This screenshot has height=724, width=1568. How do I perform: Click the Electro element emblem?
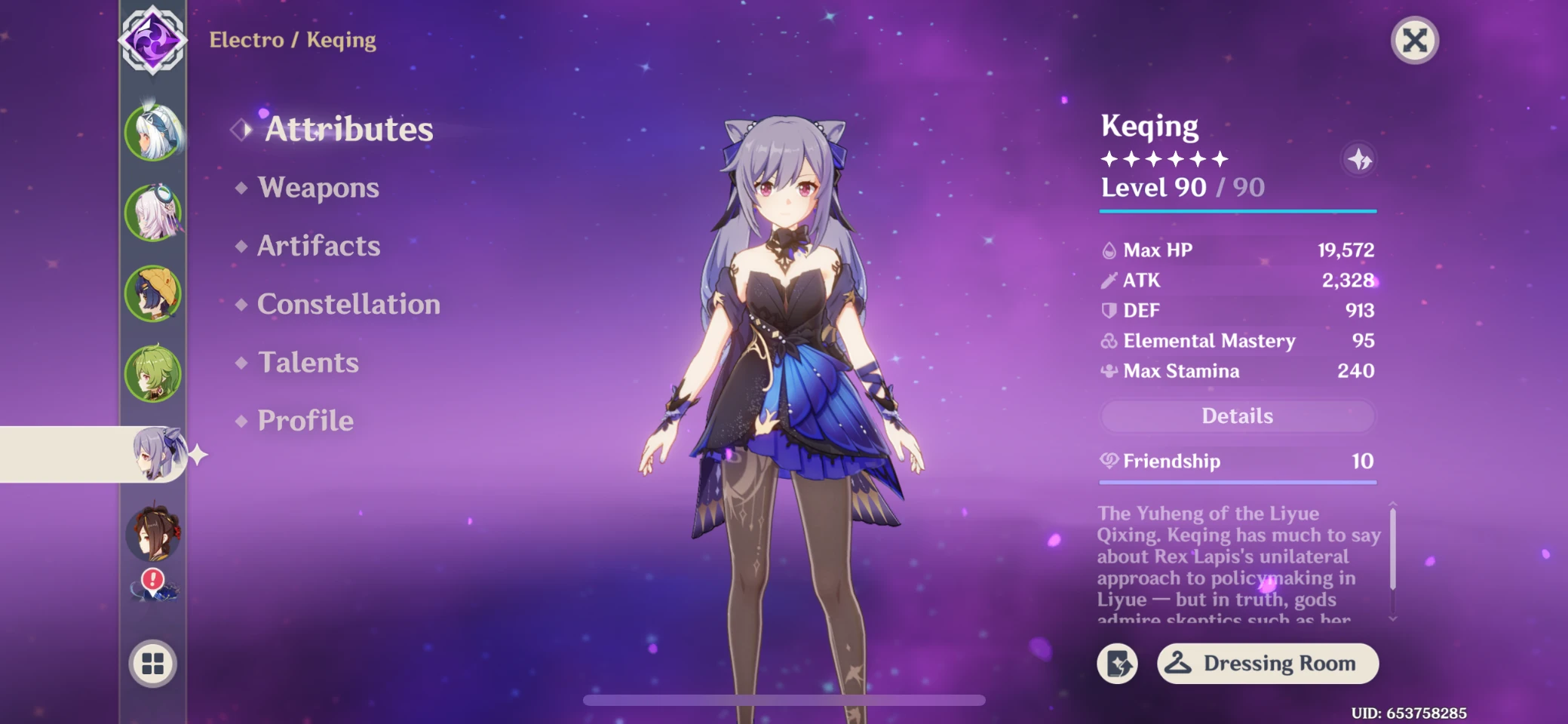pyautogui.click(x=152, y=40)
